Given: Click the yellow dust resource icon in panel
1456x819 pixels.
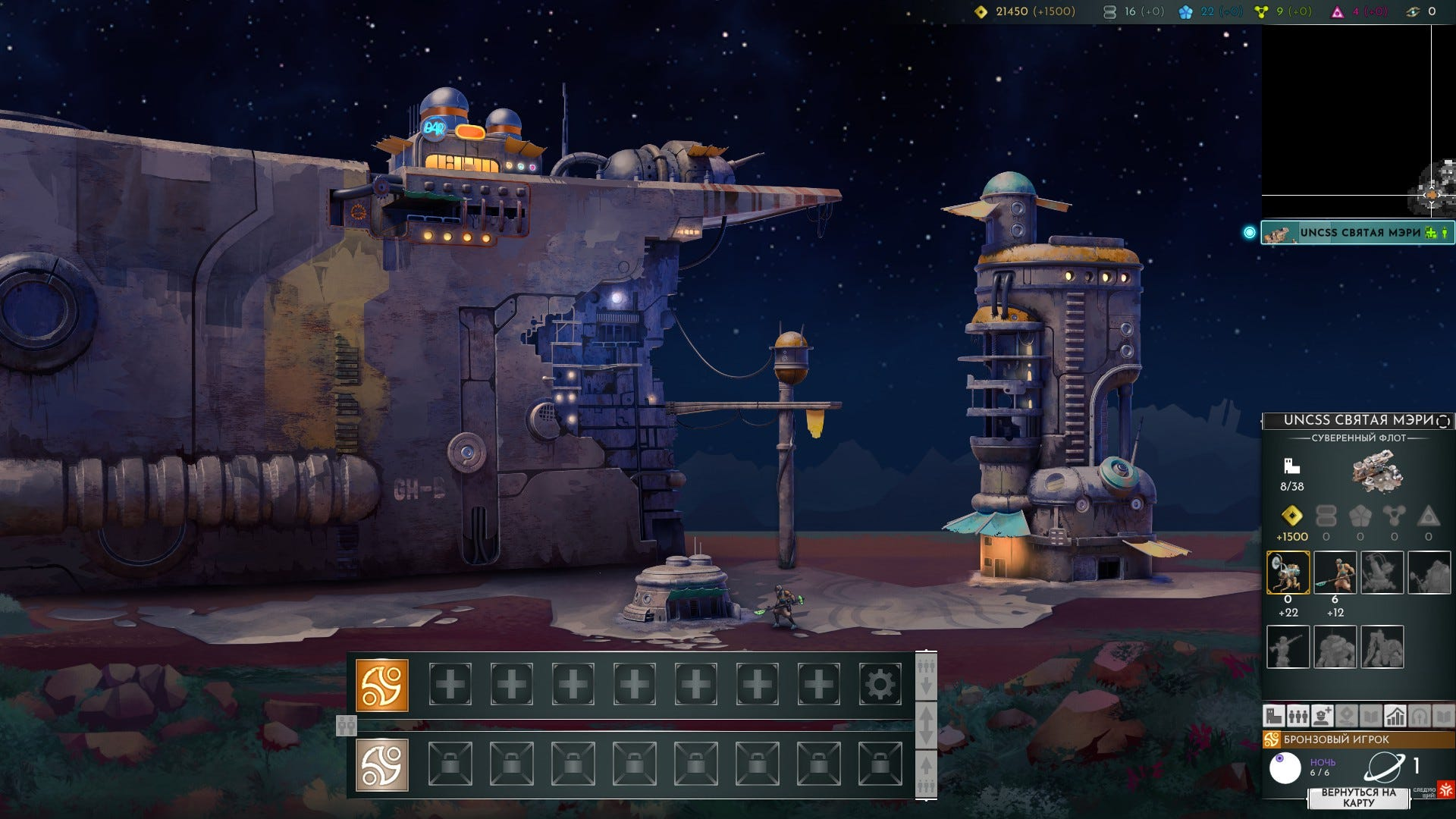Looking at the screenshot, I should 1291,516.
